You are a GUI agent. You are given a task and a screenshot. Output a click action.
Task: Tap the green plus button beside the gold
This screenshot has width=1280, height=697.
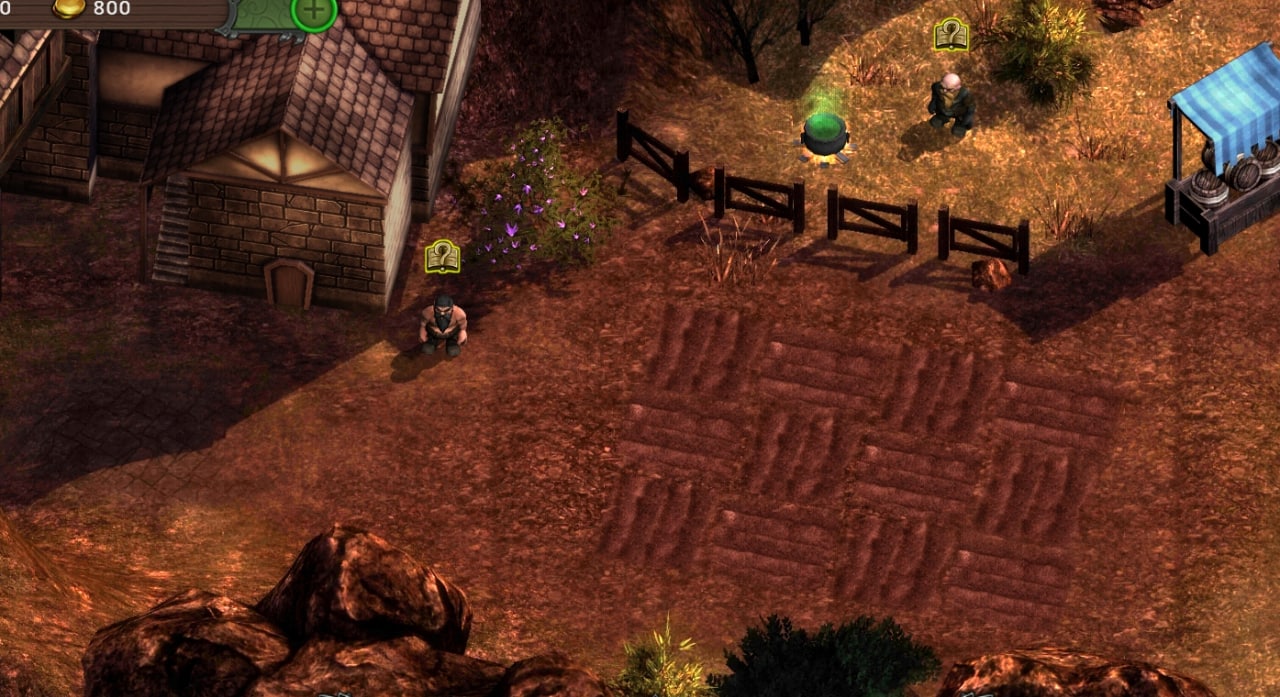tap(314, 11)
